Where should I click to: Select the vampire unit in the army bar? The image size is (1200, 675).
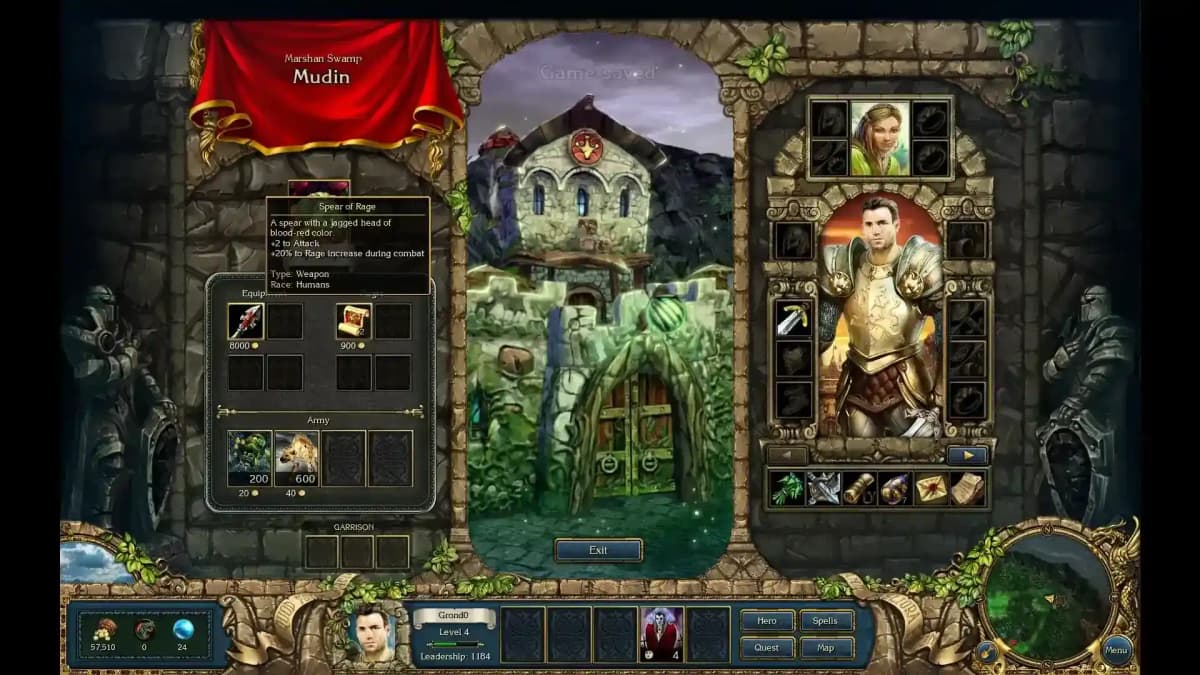point(662,633)
